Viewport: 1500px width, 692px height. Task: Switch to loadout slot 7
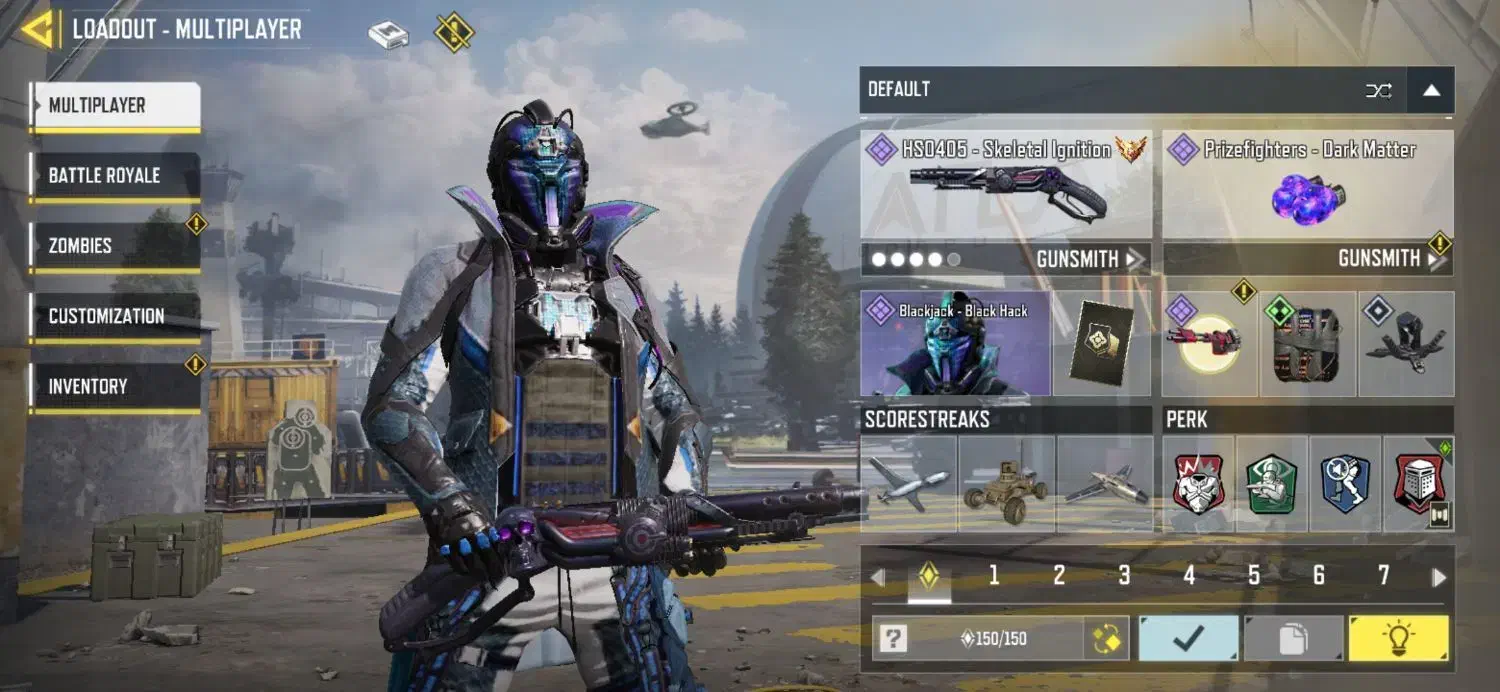(1384, 575)
